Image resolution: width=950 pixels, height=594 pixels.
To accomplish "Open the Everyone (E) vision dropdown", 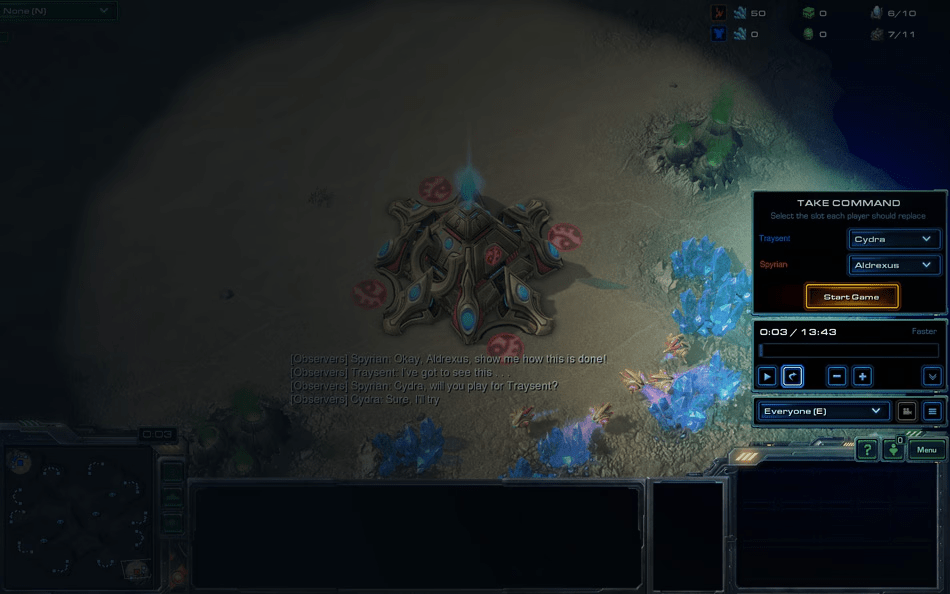I will pyautogui.click(x=823, y=411).
